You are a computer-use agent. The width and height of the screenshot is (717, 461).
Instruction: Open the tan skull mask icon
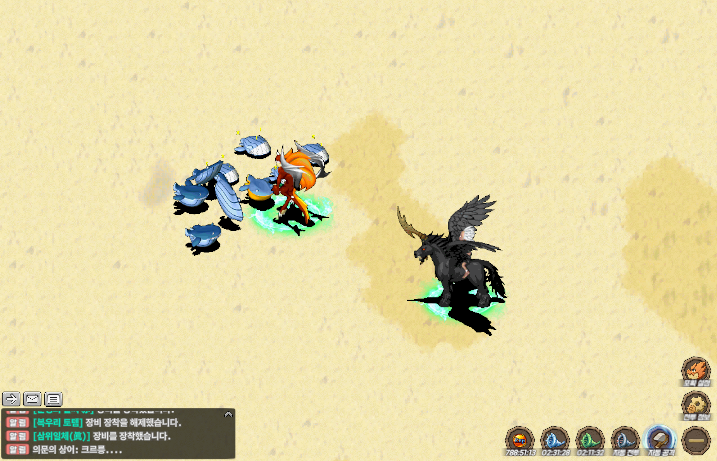(x=695, y=404)
